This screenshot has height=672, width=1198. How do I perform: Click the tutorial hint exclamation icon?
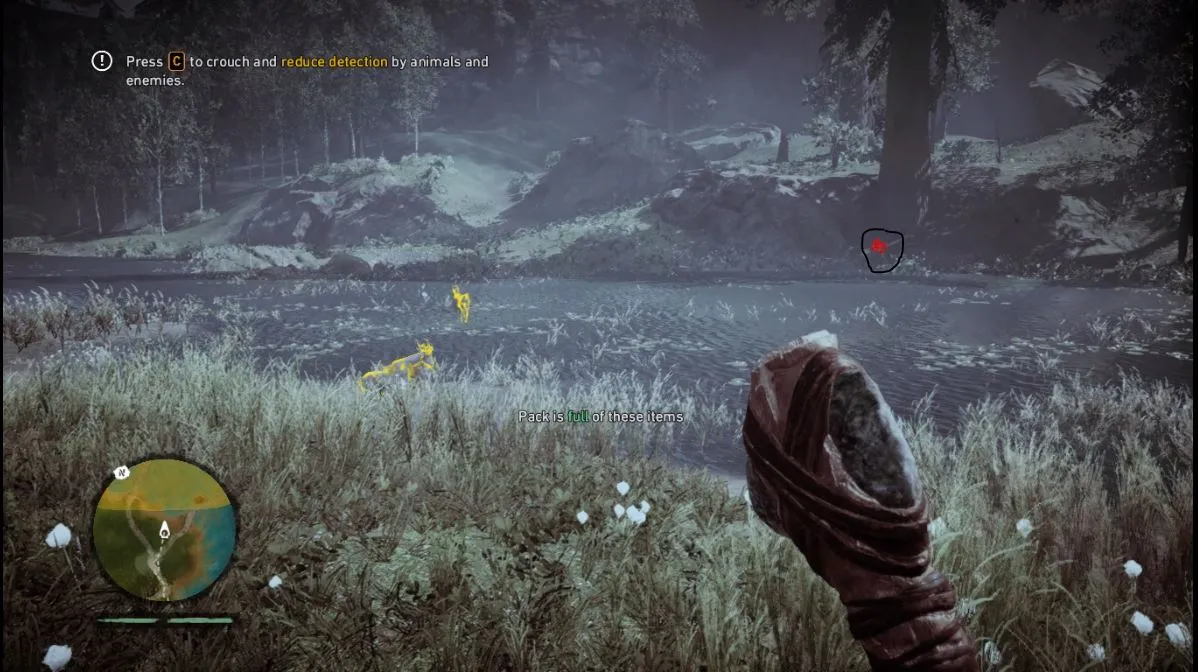102,61
